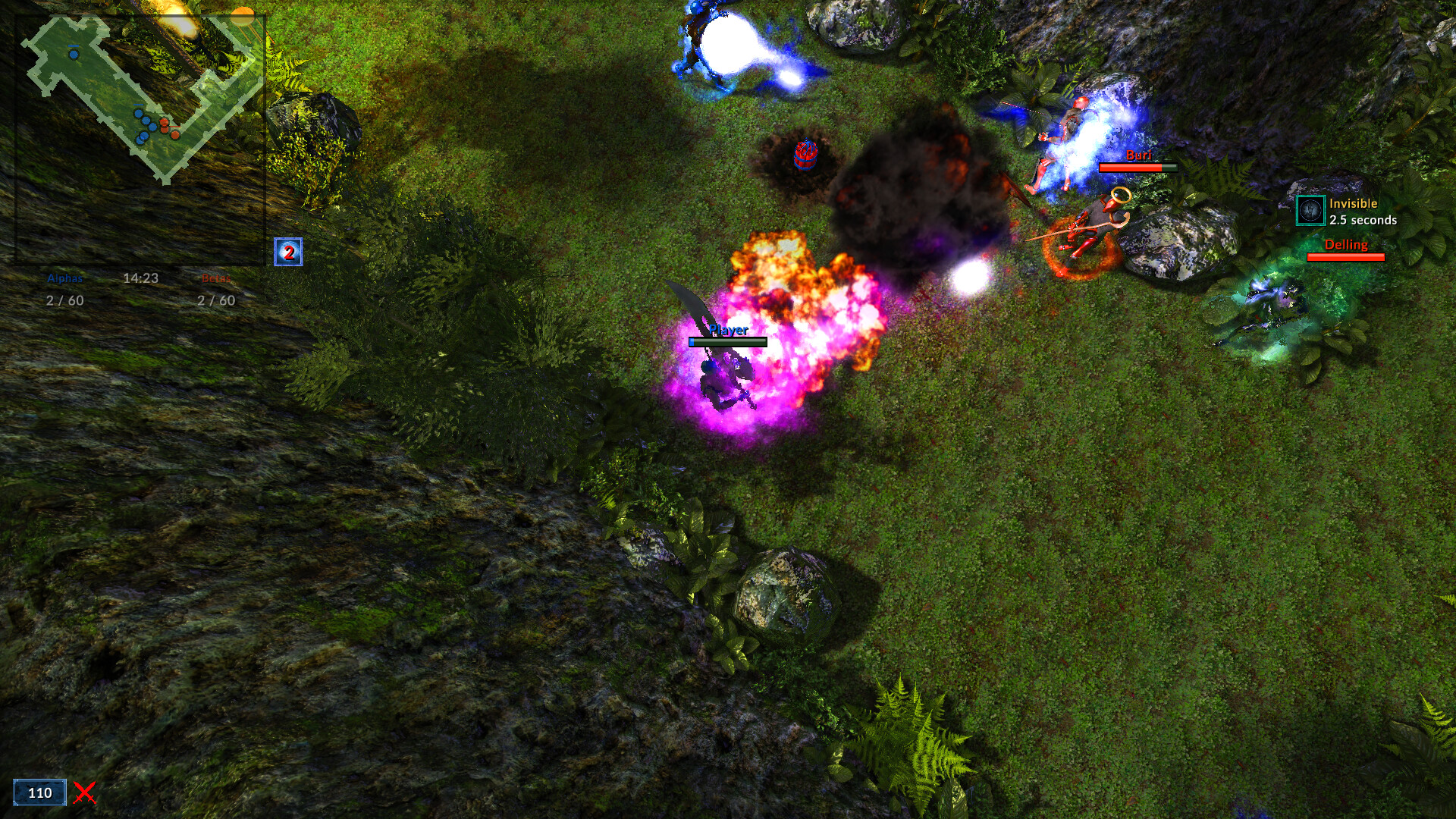The image size is (1456, 819).
Task: Click the red explosive barrel on the field
Action: 805,157
